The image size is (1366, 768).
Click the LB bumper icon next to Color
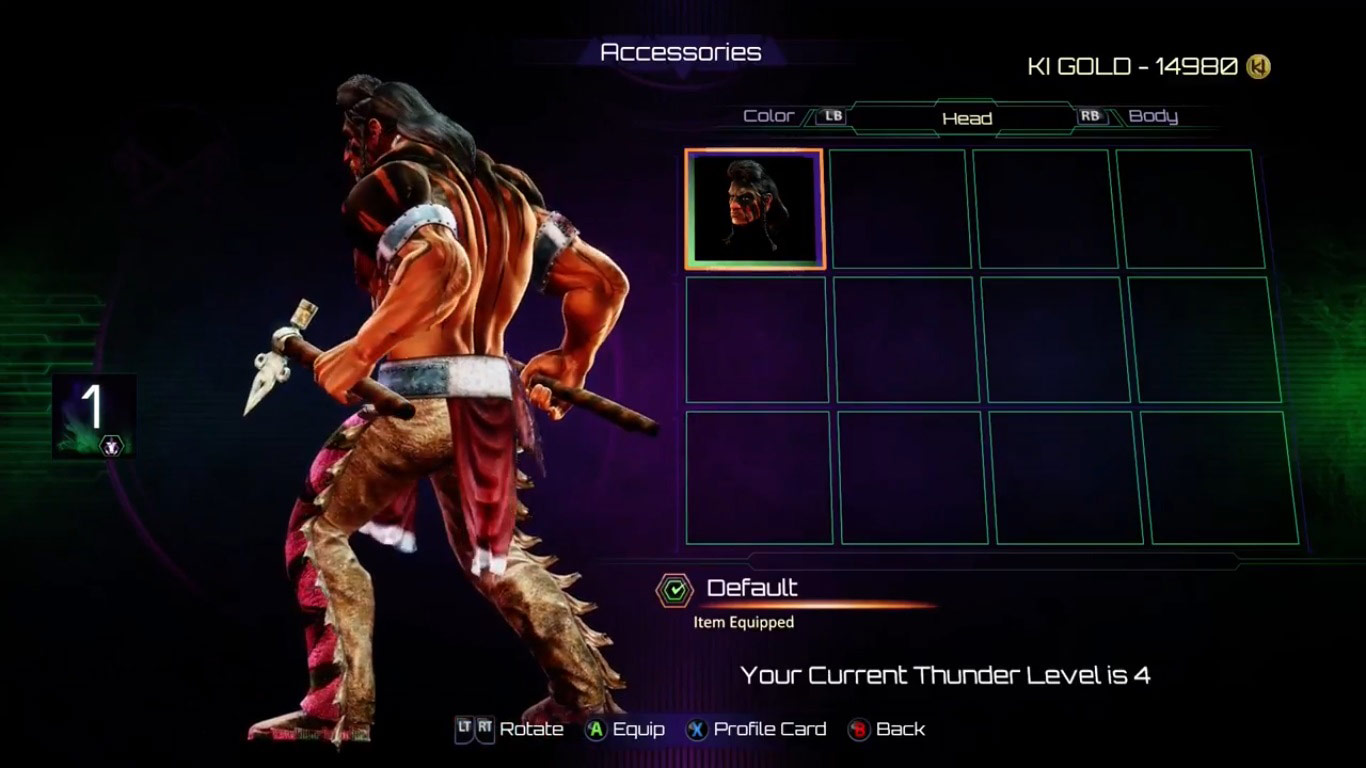pyautogui.click(x=829, y=116)
